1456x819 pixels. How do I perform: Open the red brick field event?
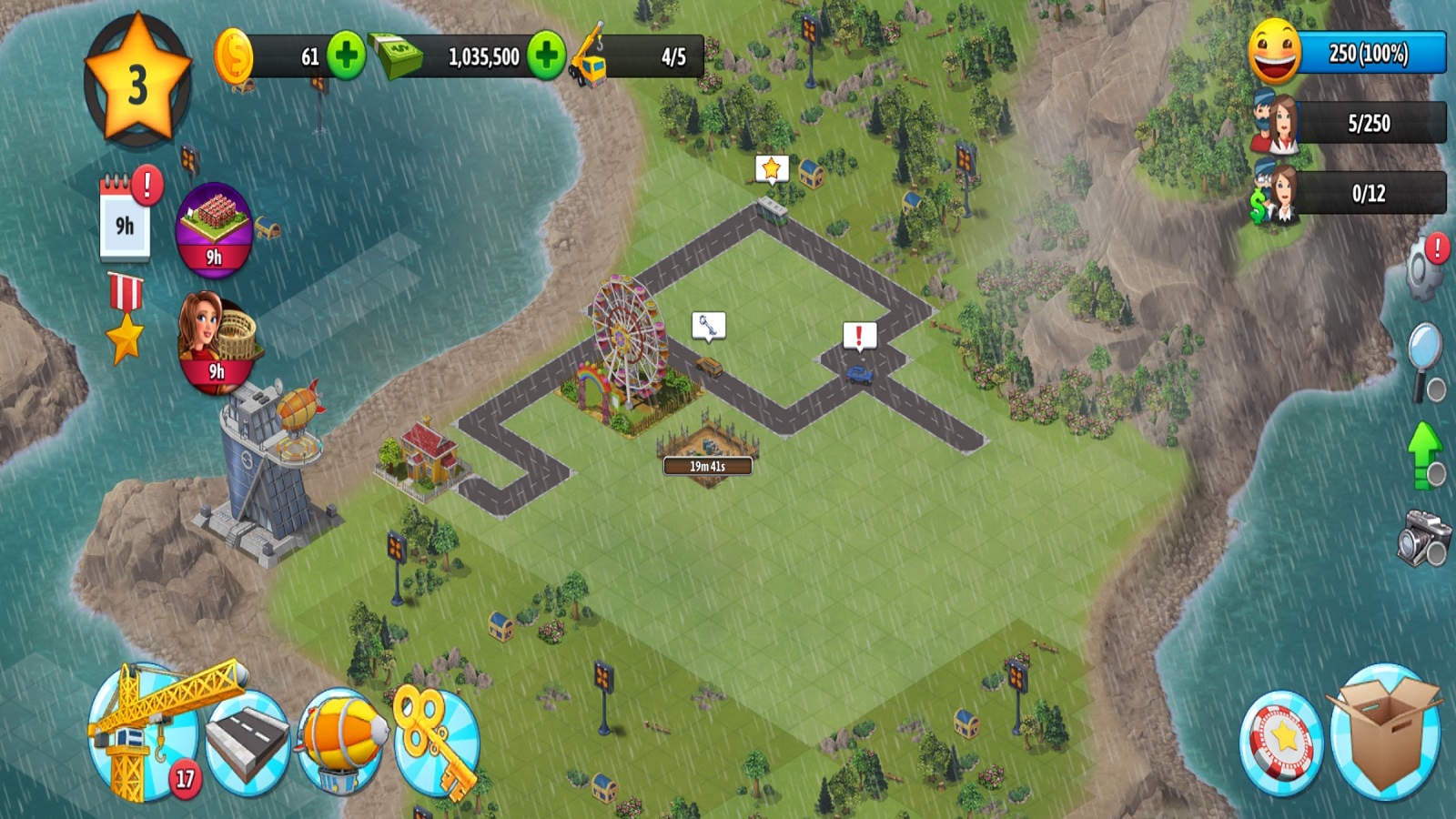click(214, 229)
